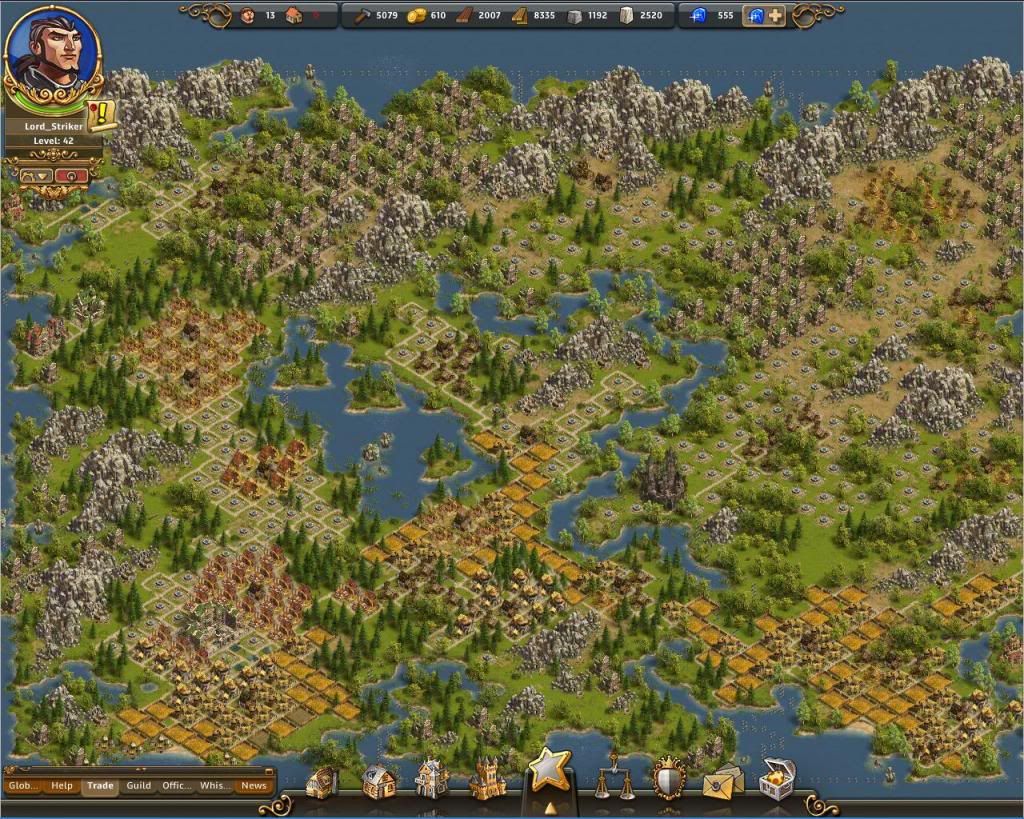Click the red button under the level display
Image resolution: width=1024 pixels, height=819 pixels.
[72, 174]
